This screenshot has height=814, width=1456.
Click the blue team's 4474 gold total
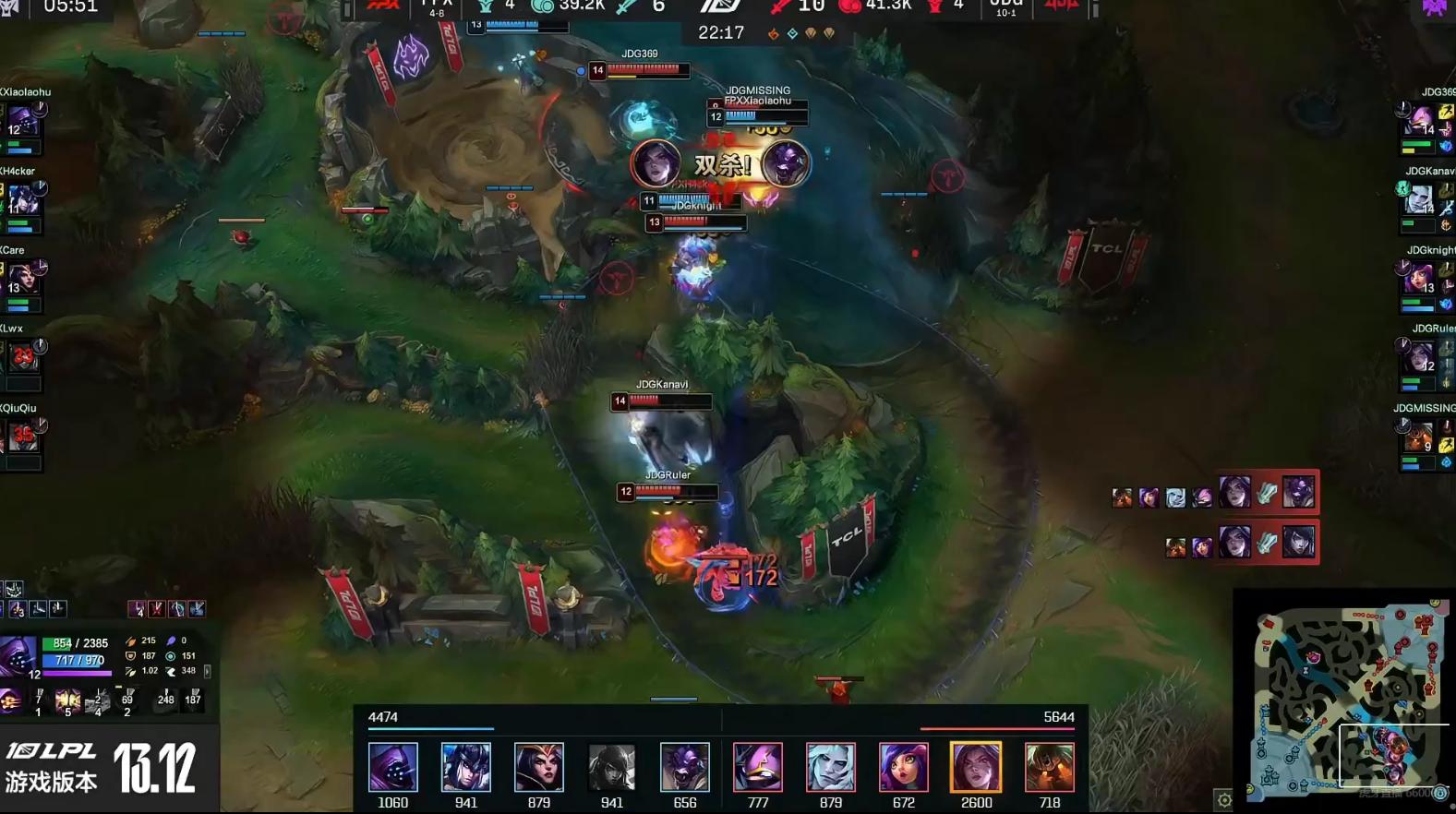[382, 717]
